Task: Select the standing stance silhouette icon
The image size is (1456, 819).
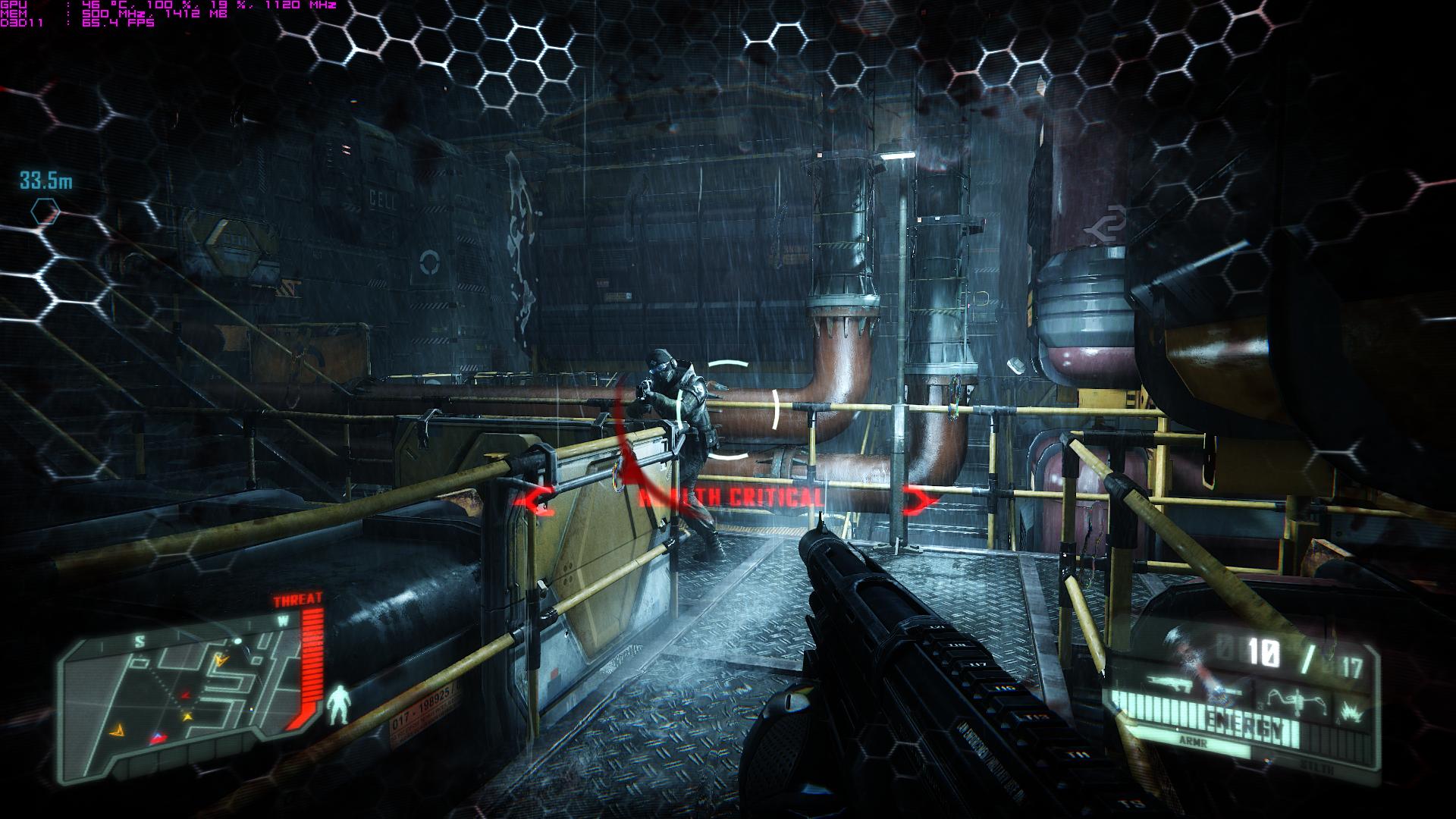Action: click(x=339, y=703)
